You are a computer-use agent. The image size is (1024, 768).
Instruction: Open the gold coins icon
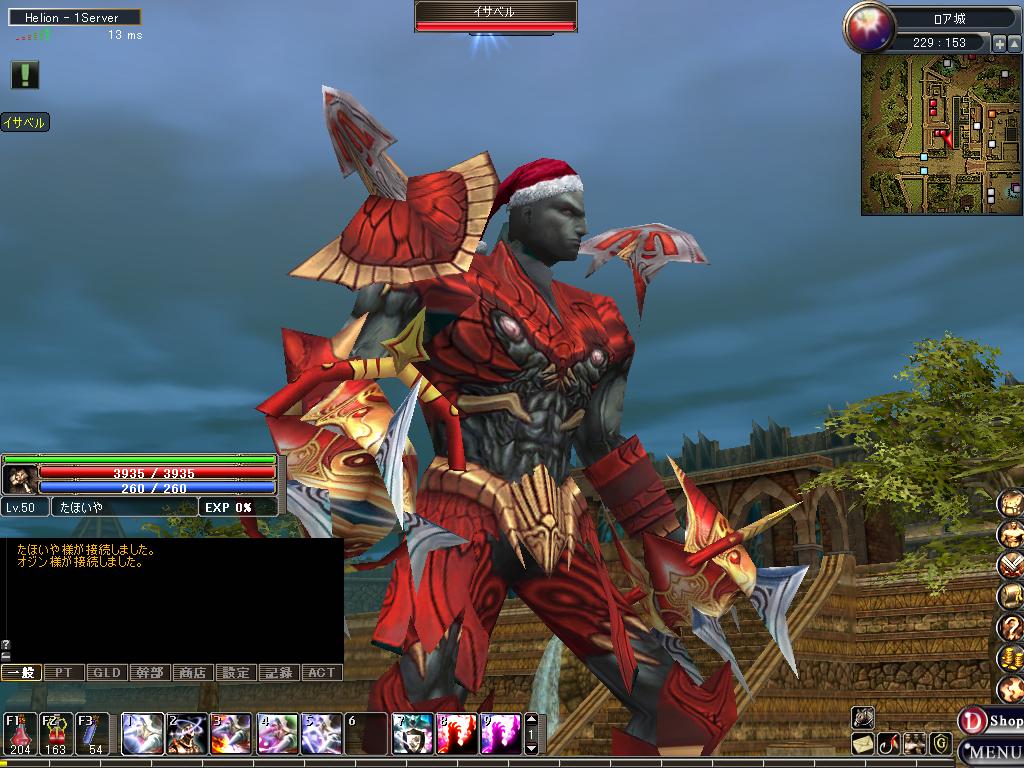point(1010,659)
